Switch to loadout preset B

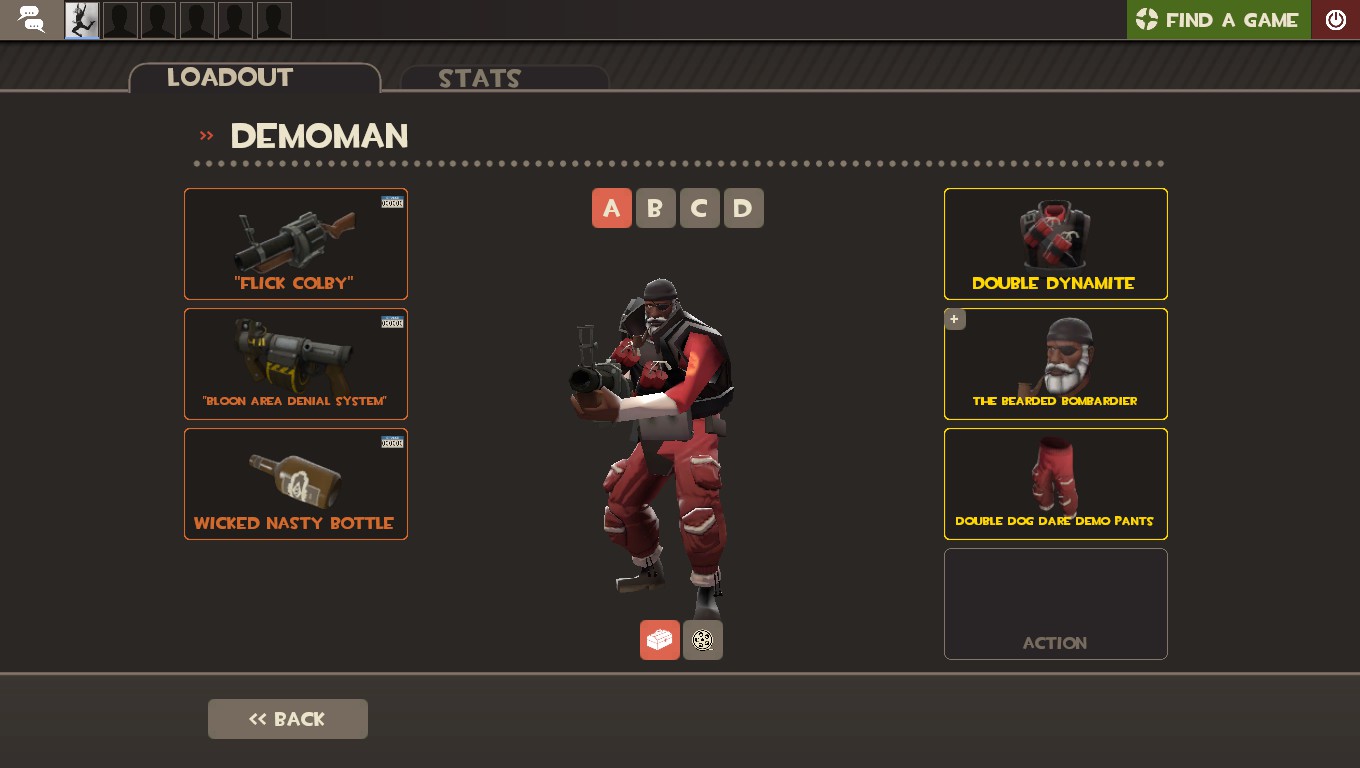click(656, 208)
